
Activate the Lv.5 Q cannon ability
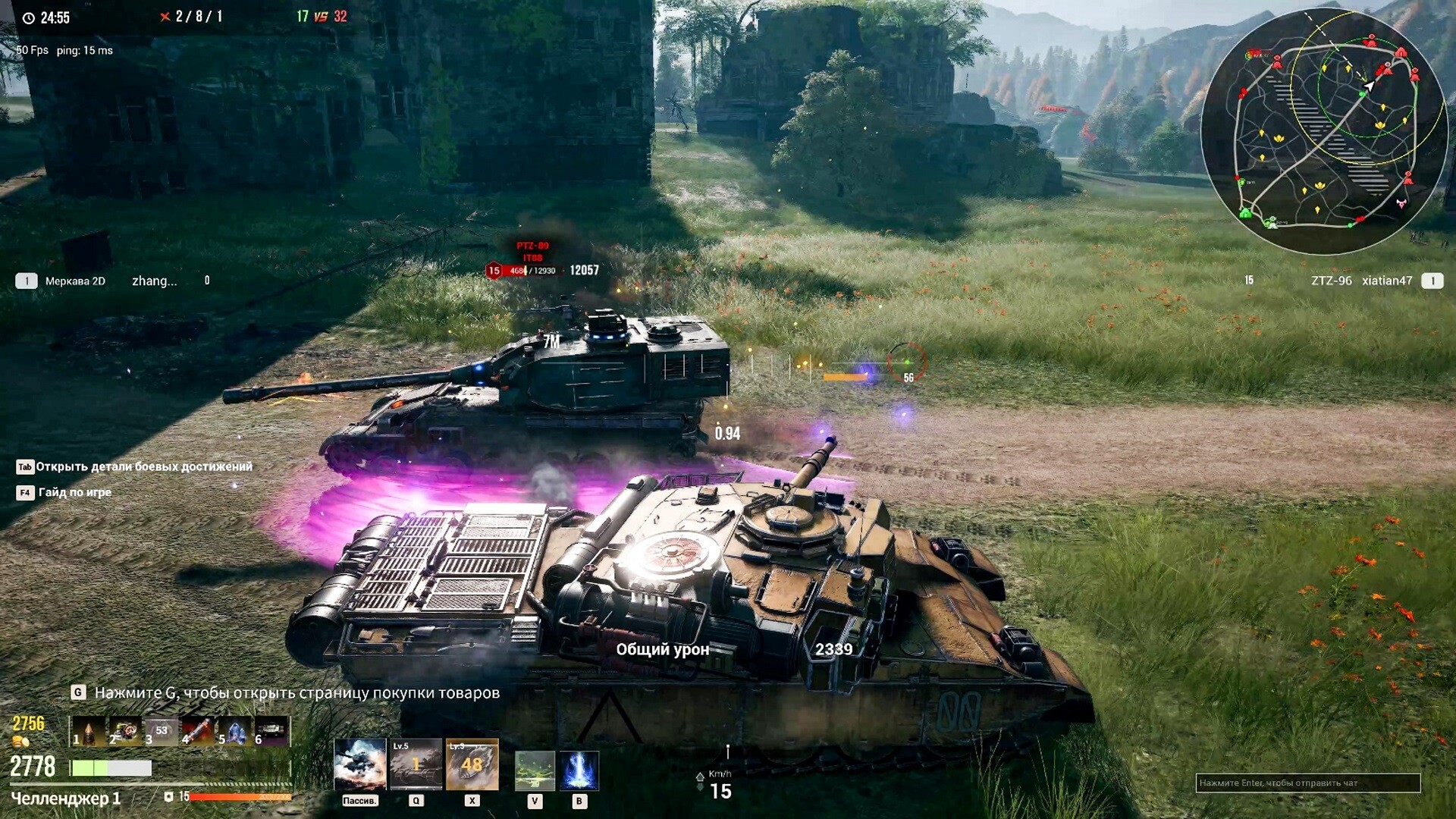click(x=416, y=764)
